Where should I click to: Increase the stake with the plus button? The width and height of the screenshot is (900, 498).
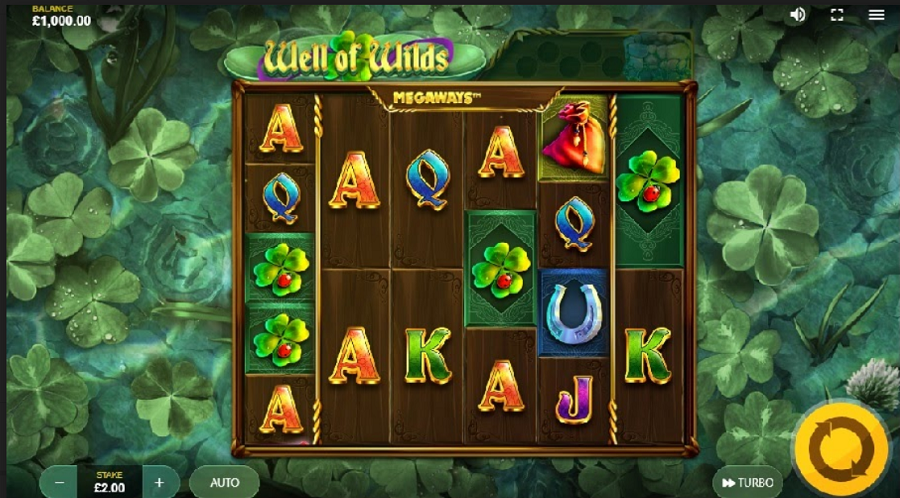point(159,482)
